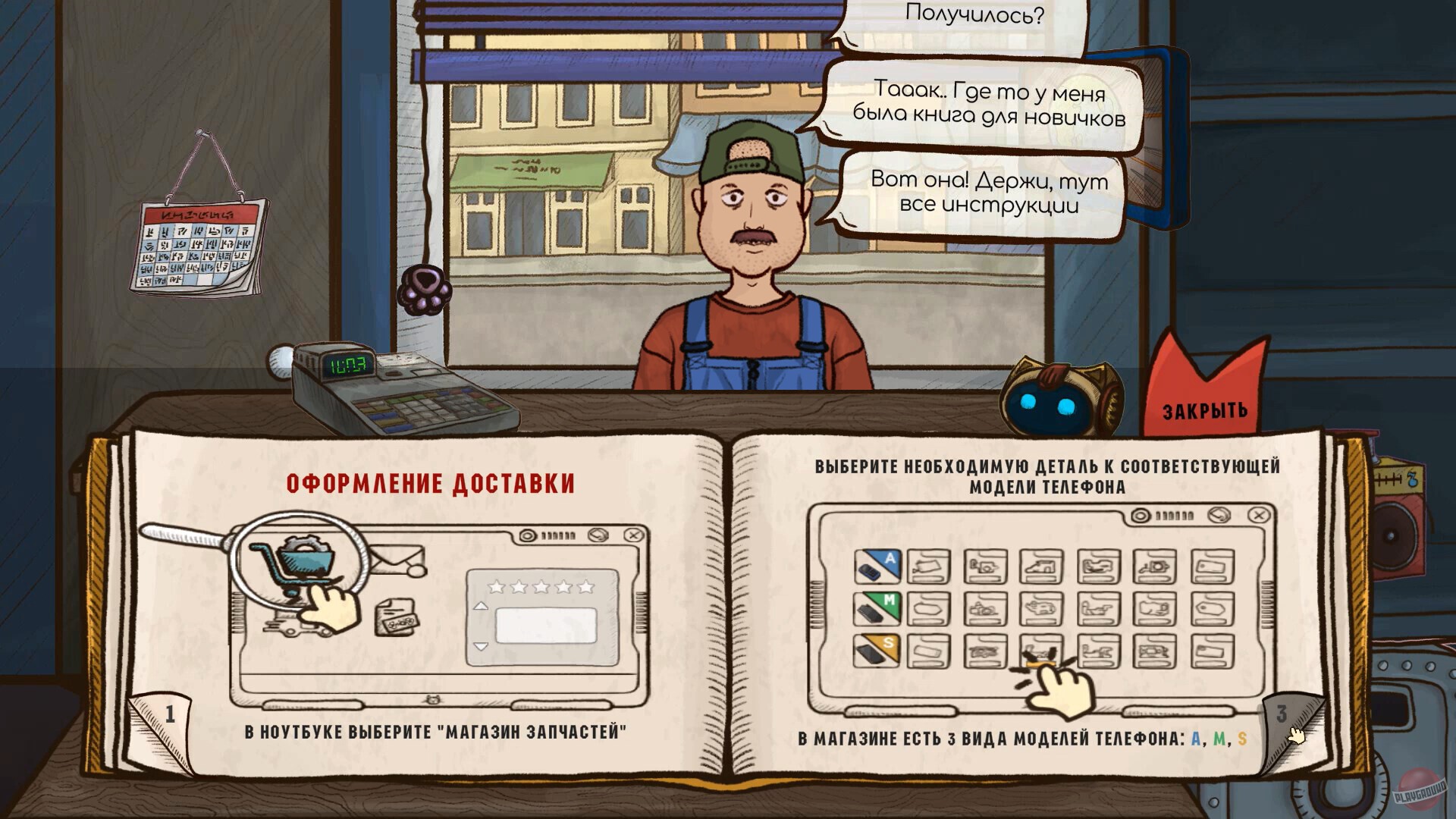The image size is (1456, 819).
Task: Open page 3 via the right corner tab
Action: click(1283, 711)
